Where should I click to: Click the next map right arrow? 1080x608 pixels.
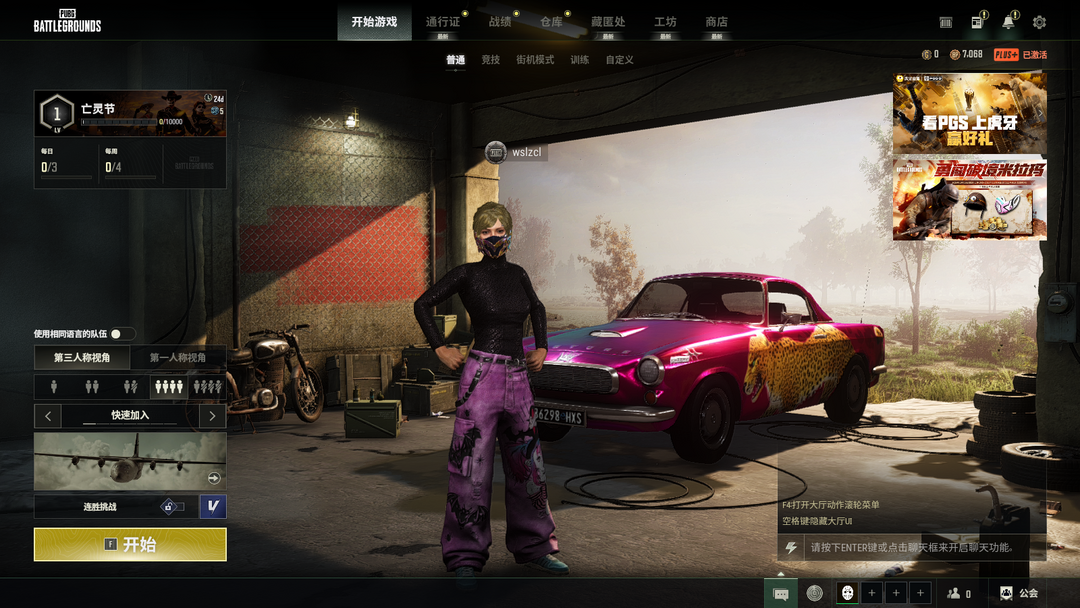(212, 415)
